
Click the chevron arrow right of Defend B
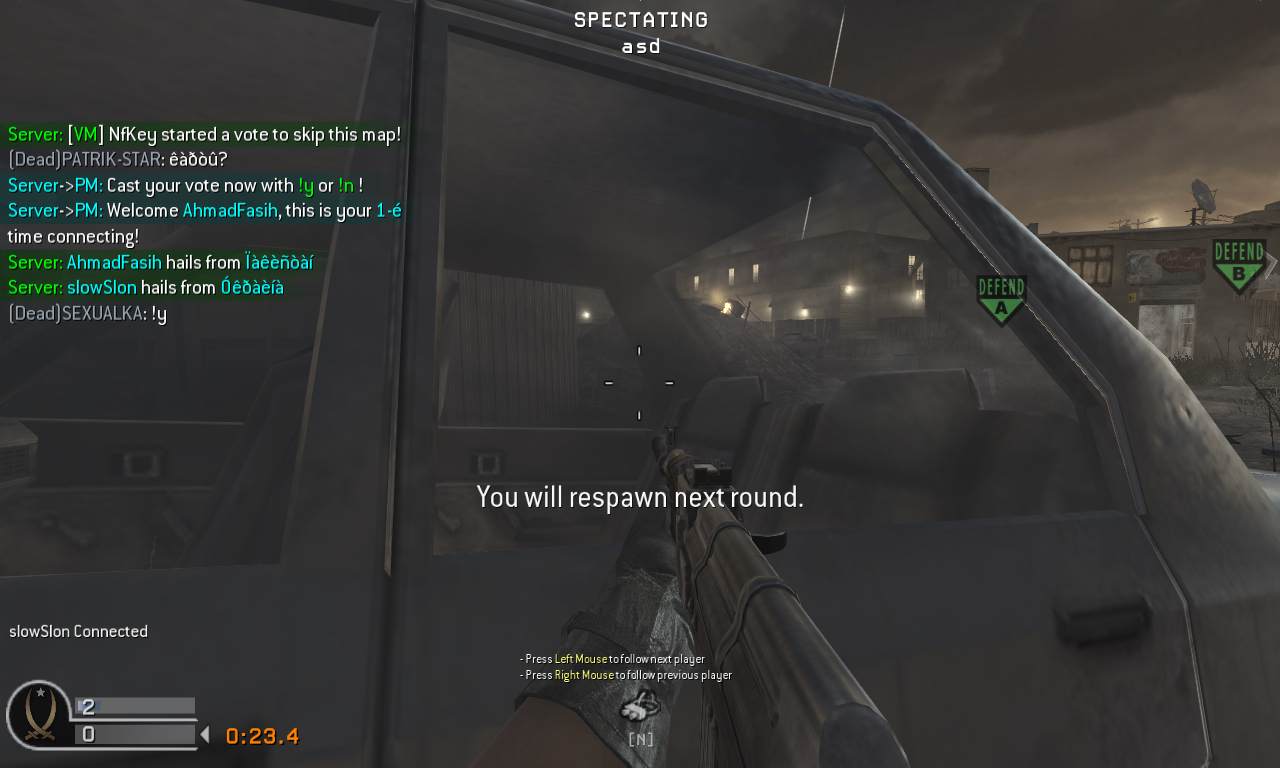(1271, 265)
